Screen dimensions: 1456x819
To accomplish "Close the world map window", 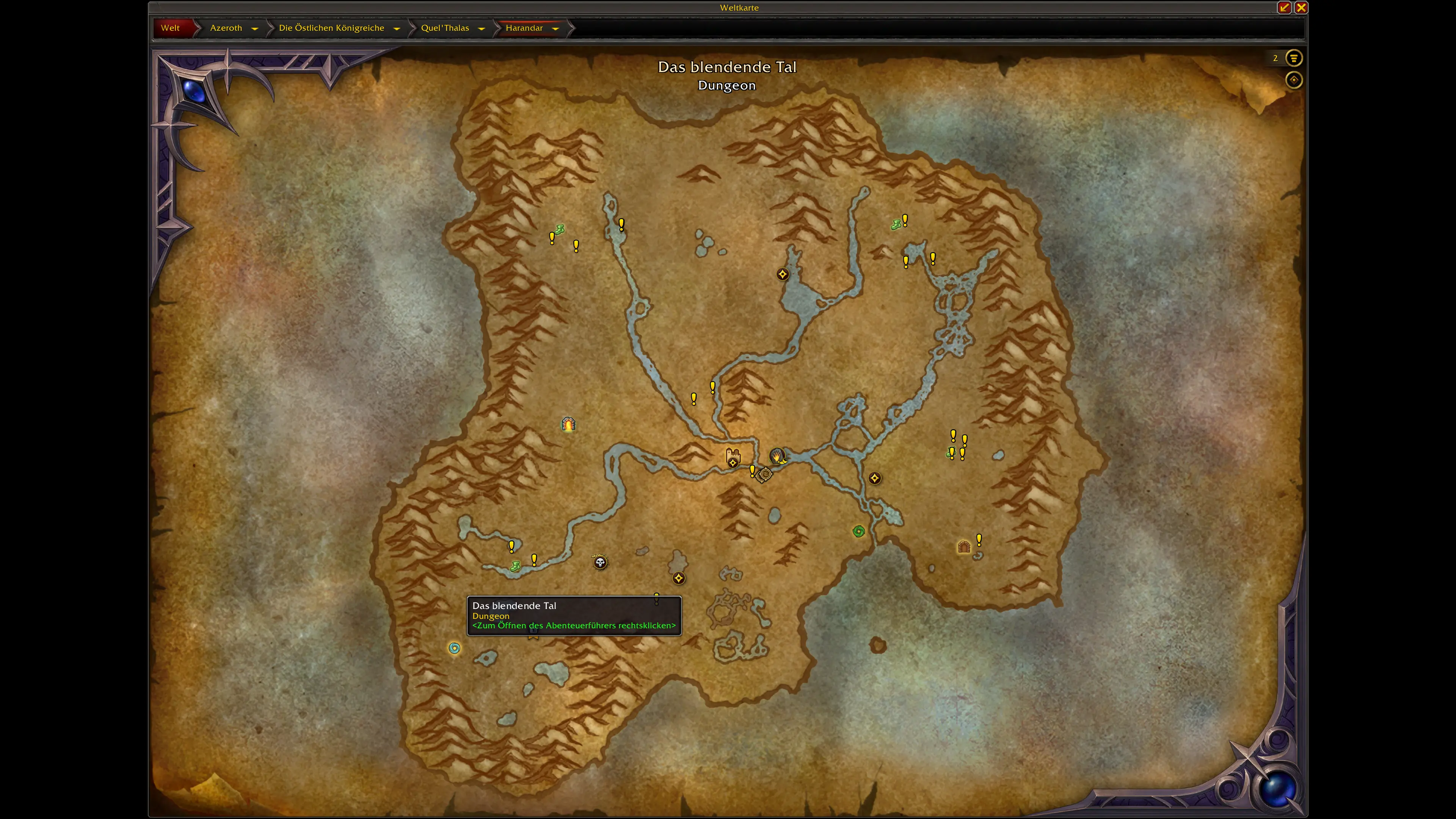I will pos(1301,7).
